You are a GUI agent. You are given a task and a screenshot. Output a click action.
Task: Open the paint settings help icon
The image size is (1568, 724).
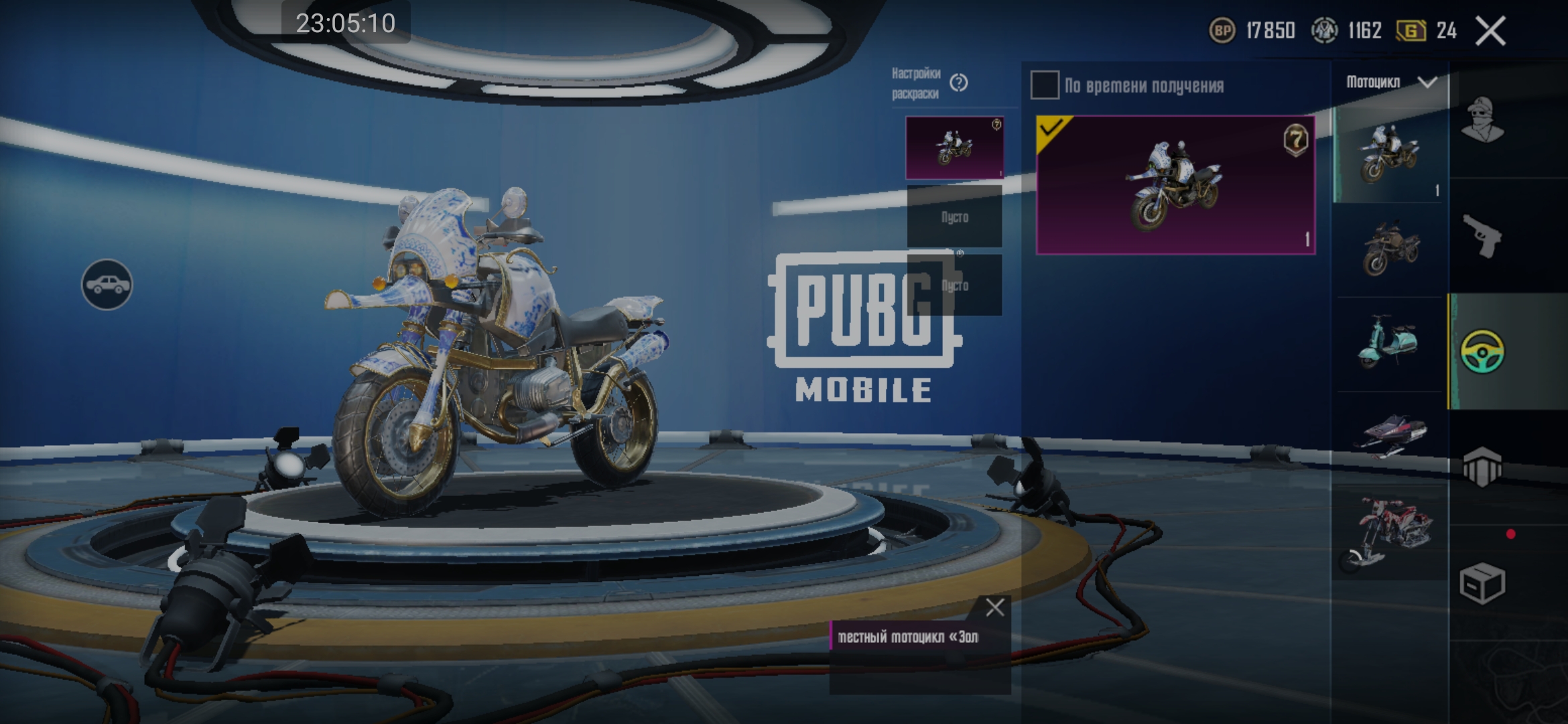tap(959, 83)
